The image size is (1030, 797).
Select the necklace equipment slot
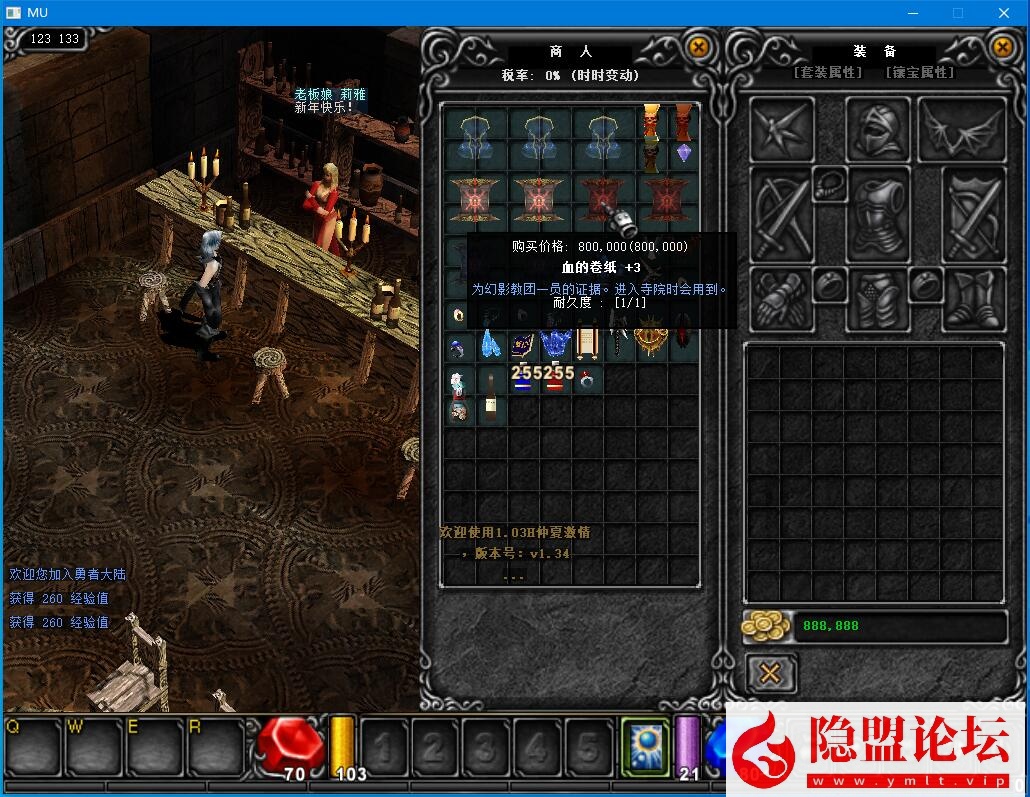829,183
